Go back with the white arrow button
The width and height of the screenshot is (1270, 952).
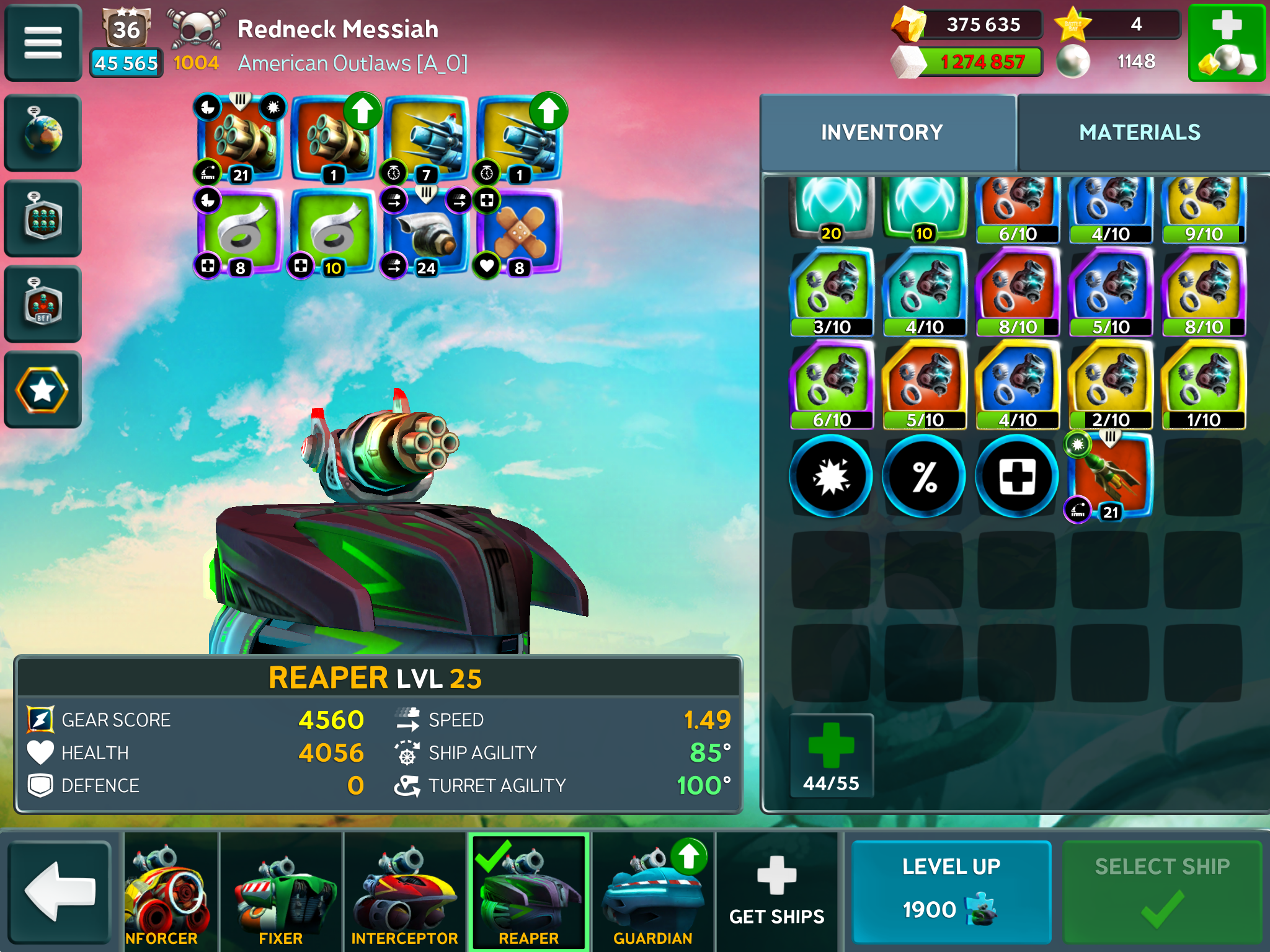click(60, 891)
